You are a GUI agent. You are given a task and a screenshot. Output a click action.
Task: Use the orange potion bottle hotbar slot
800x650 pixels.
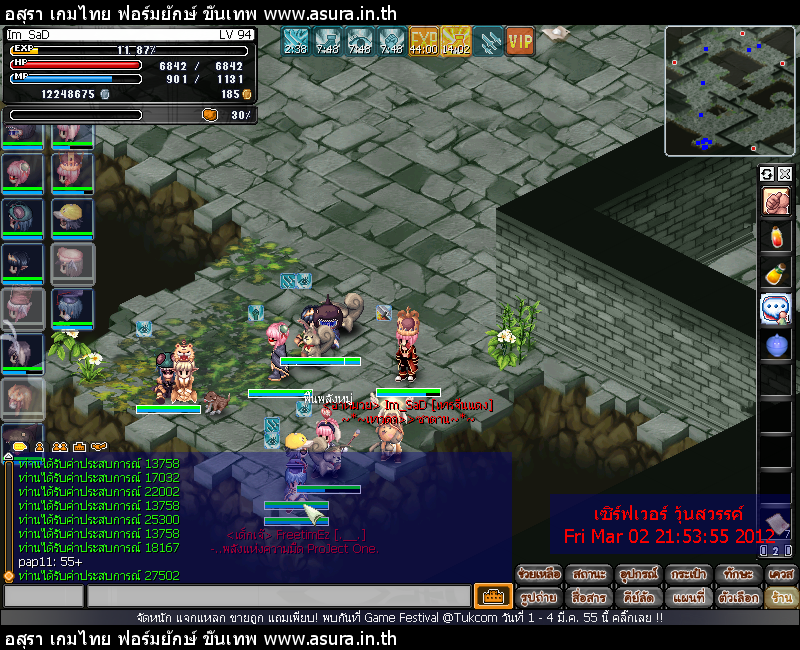click(x=775, y=273)
